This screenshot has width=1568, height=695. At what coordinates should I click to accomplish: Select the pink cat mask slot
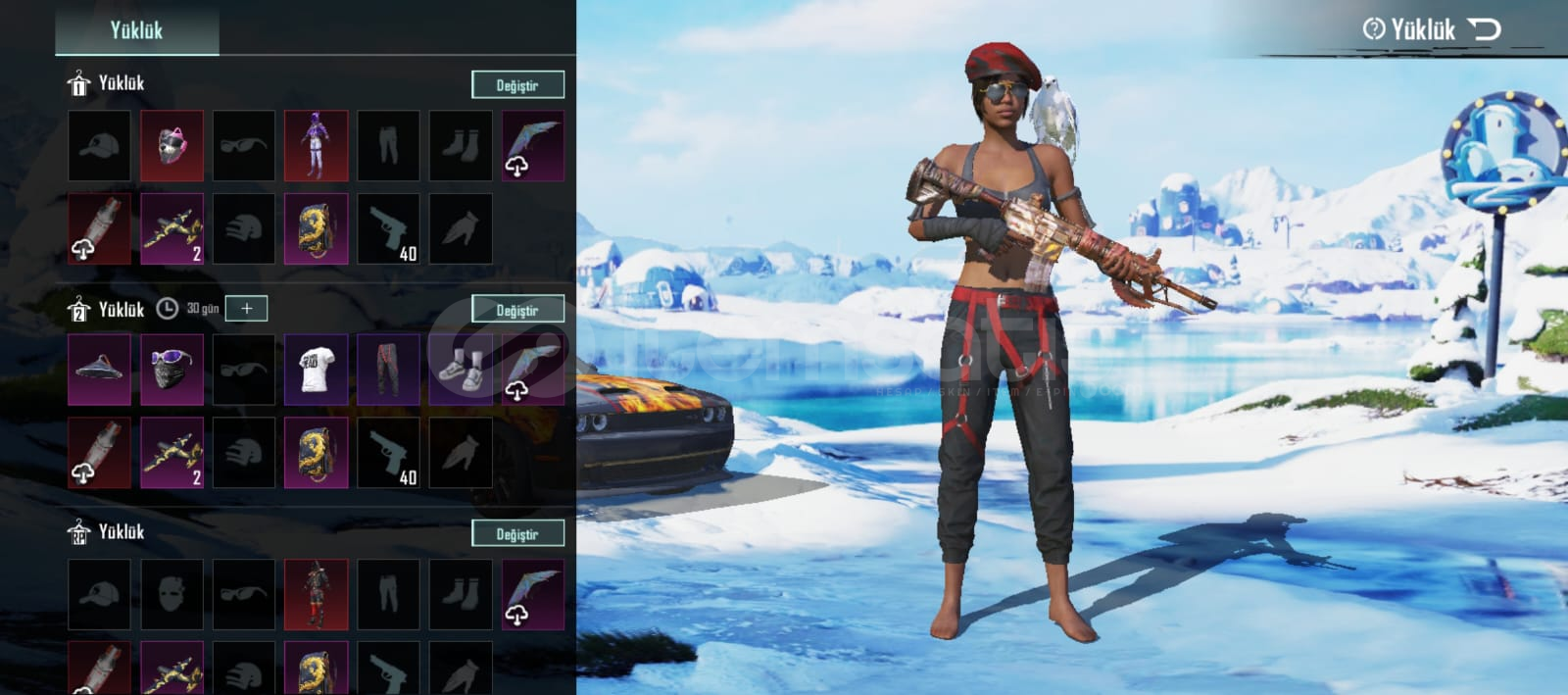coord(171,146)
